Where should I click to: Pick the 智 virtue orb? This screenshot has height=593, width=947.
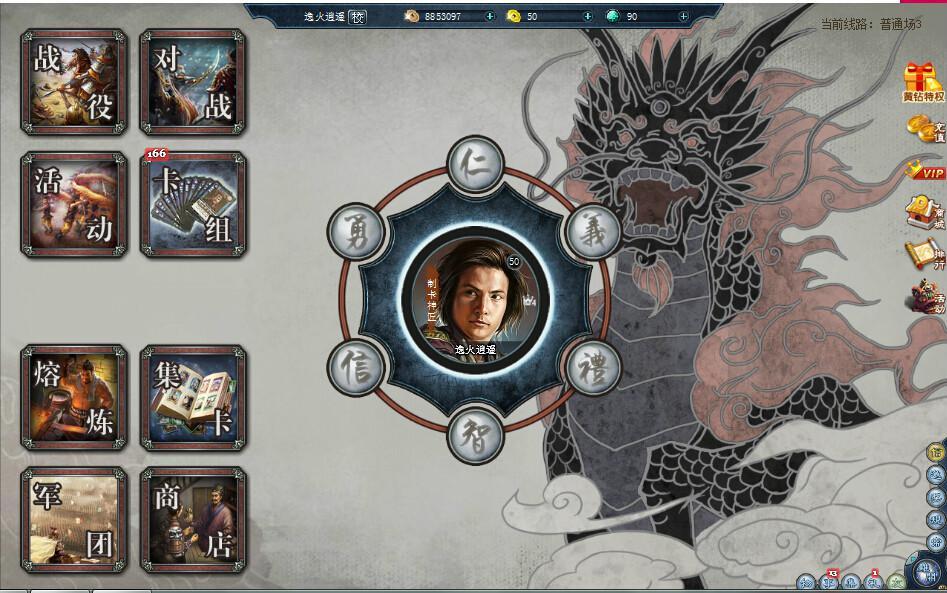pos(475,434)
